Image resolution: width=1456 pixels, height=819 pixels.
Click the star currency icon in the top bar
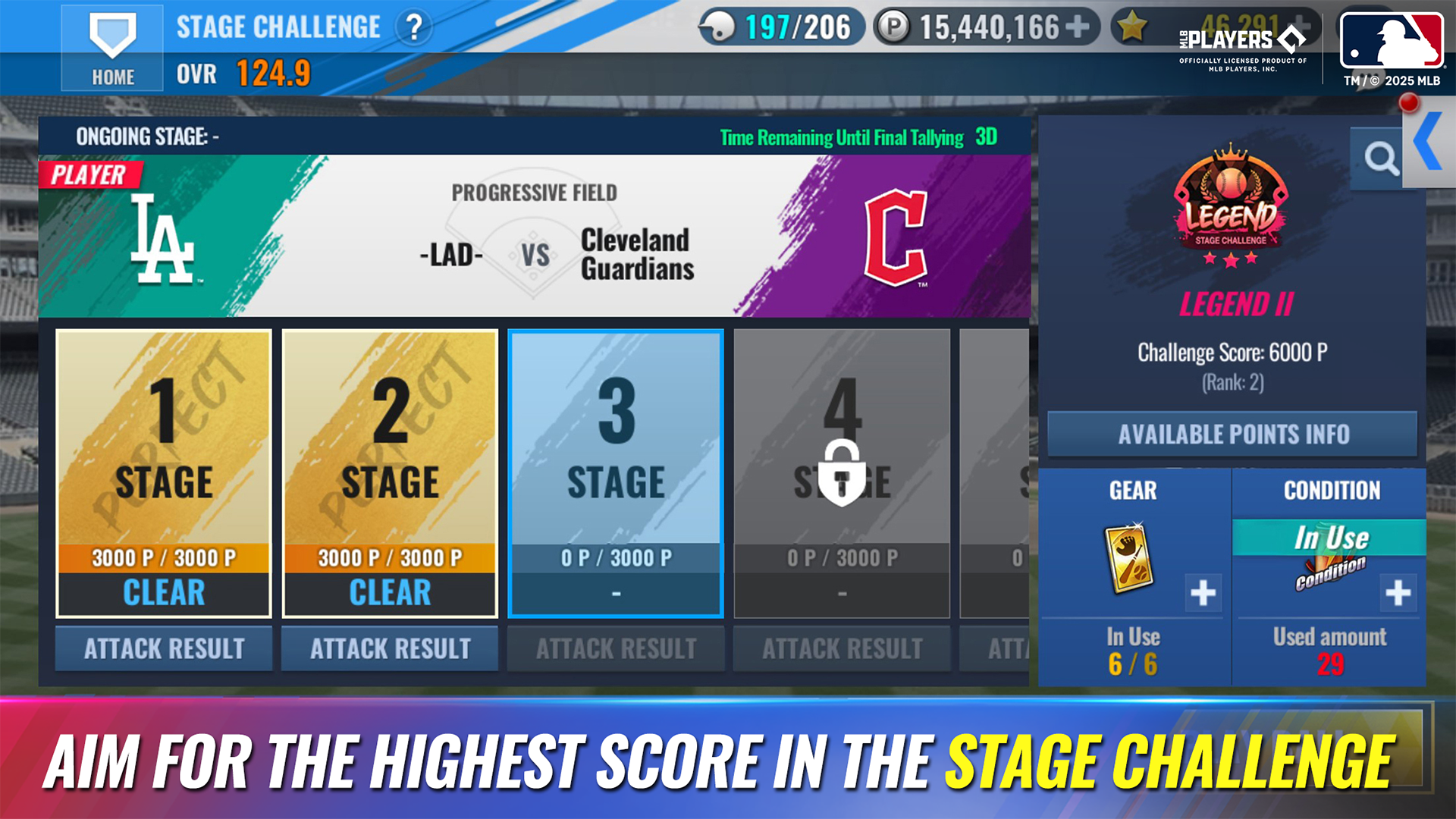pyautogui.click(x=1133, y=25)
